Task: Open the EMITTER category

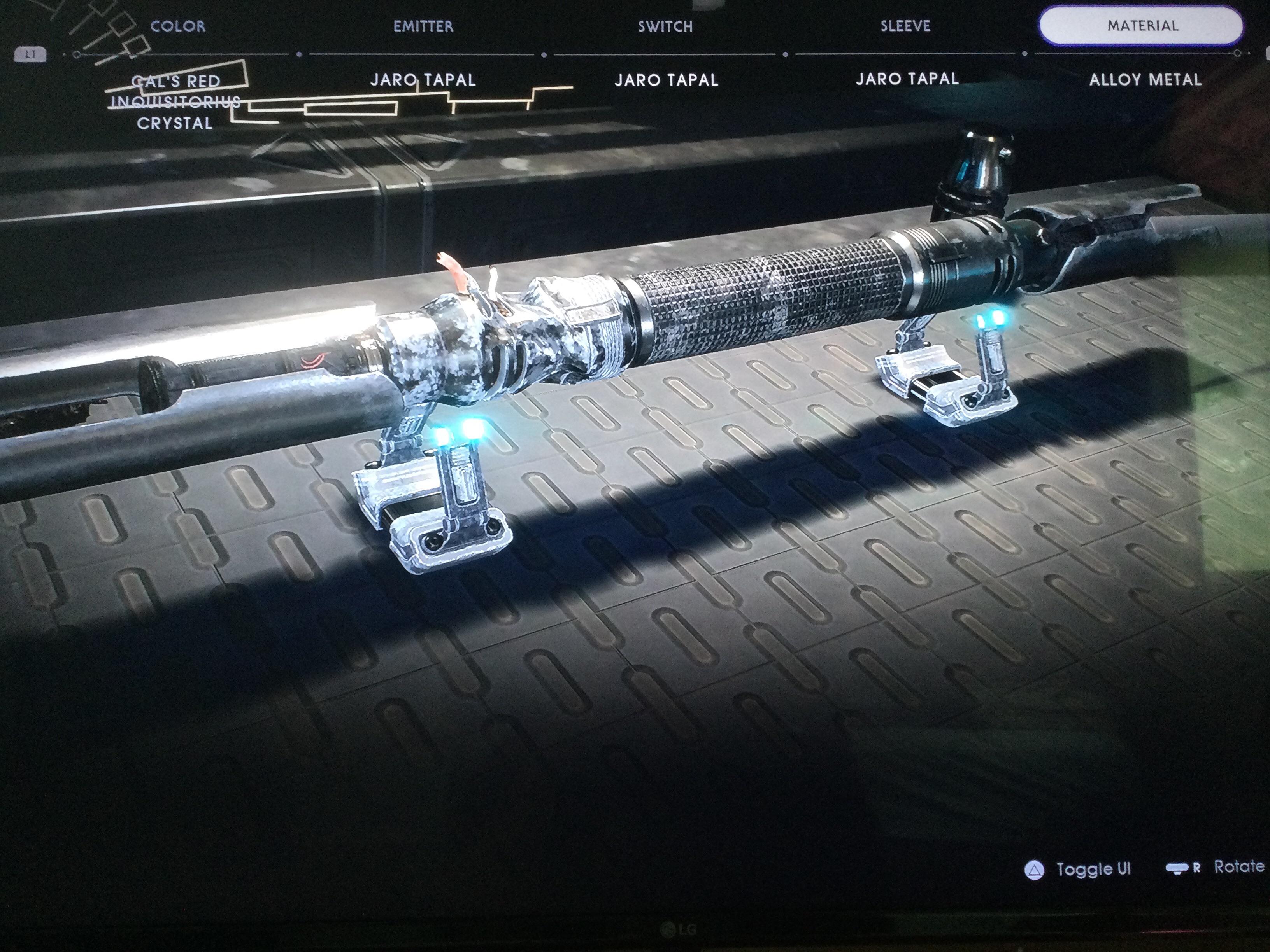Action: (423, 26)
